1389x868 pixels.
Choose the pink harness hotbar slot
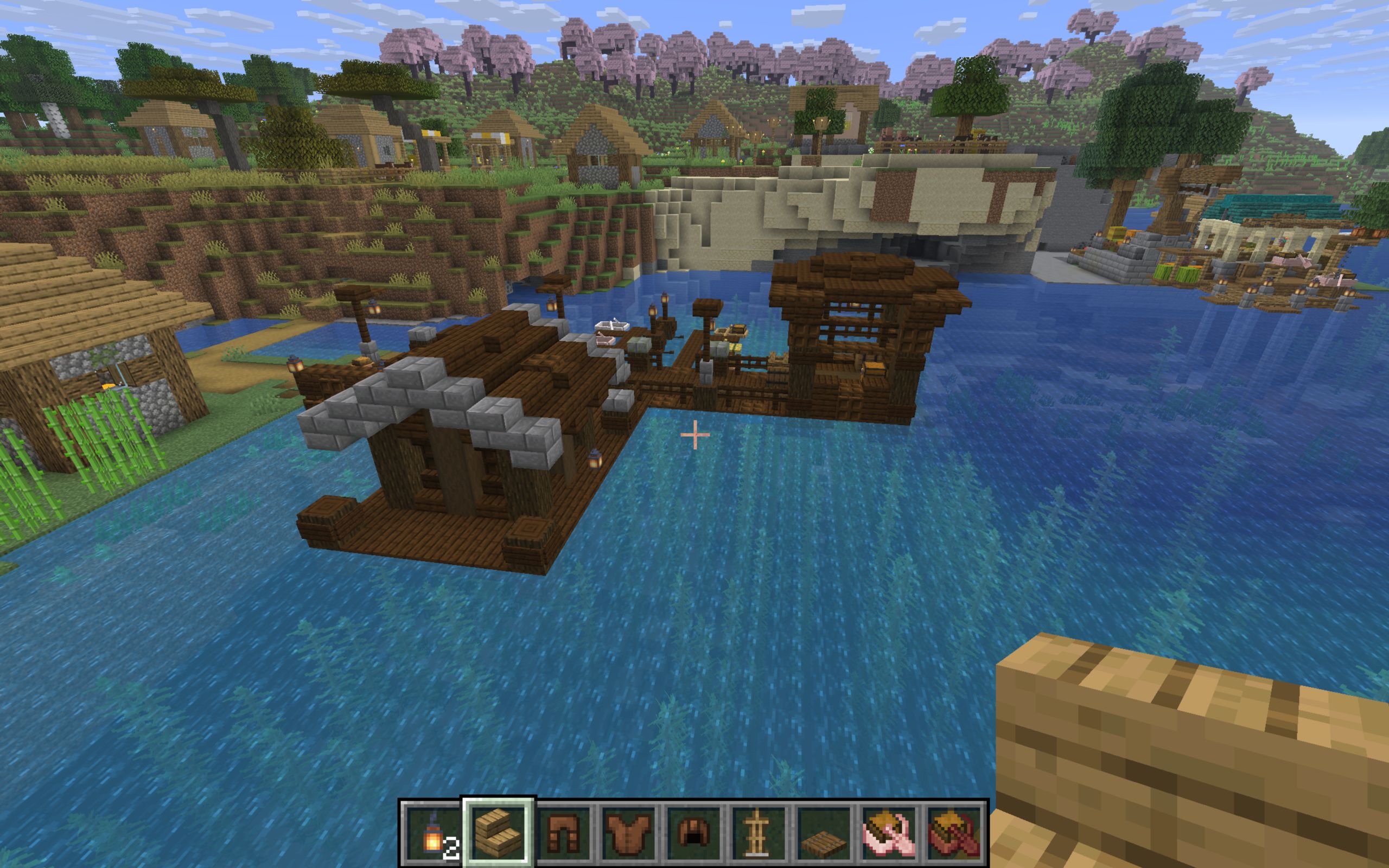[890, 832]
